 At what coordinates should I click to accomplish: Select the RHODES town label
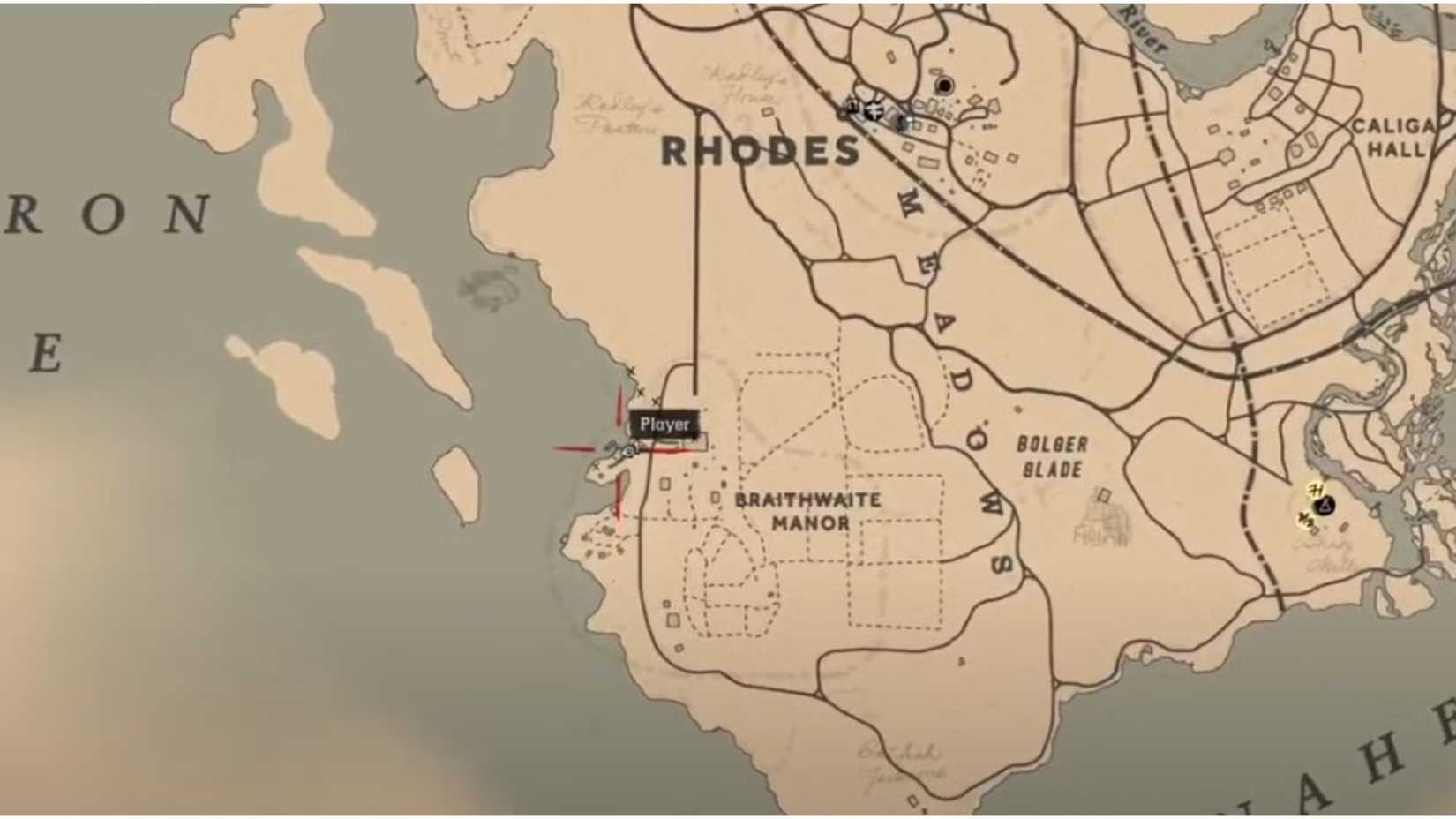click(761, 150)
